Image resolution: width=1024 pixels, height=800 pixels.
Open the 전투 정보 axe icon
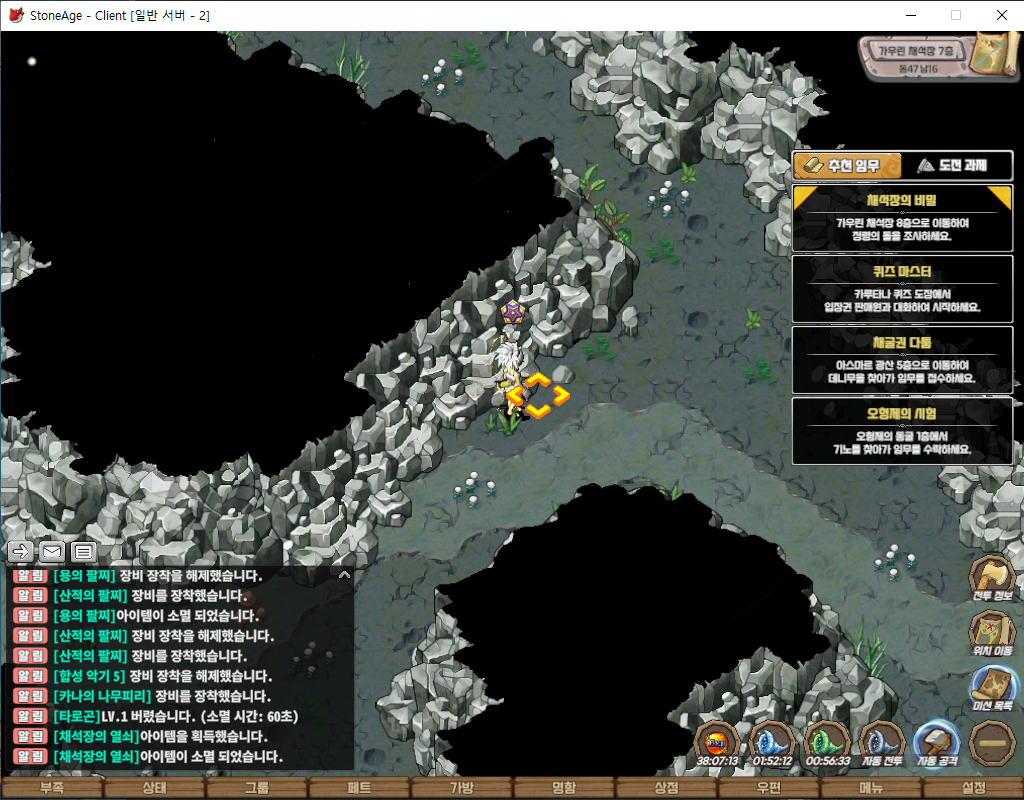click(992, 578)
